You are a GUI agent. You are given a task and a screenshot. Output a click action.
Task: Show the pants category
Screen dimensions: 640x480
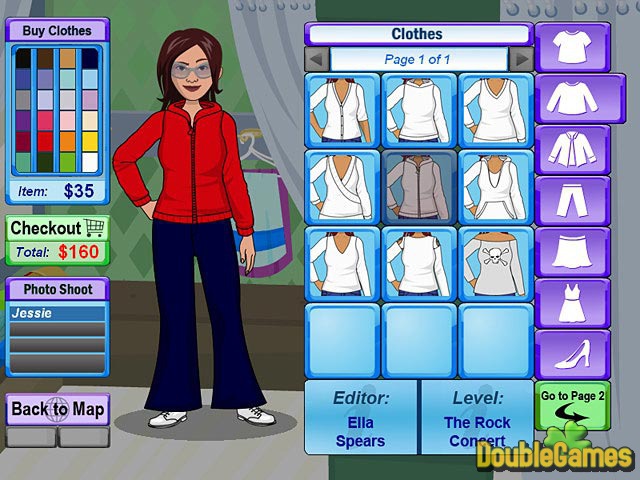[573, 201]
